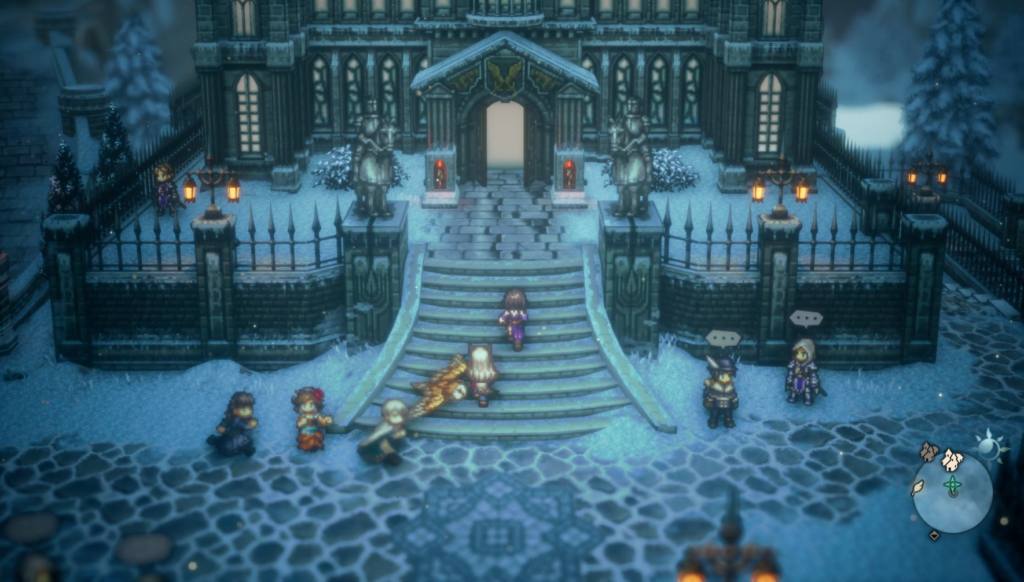Viewport: 1024px width, 582px height.
Task: Open the circular minimap radar
Action: click(953, 492)
